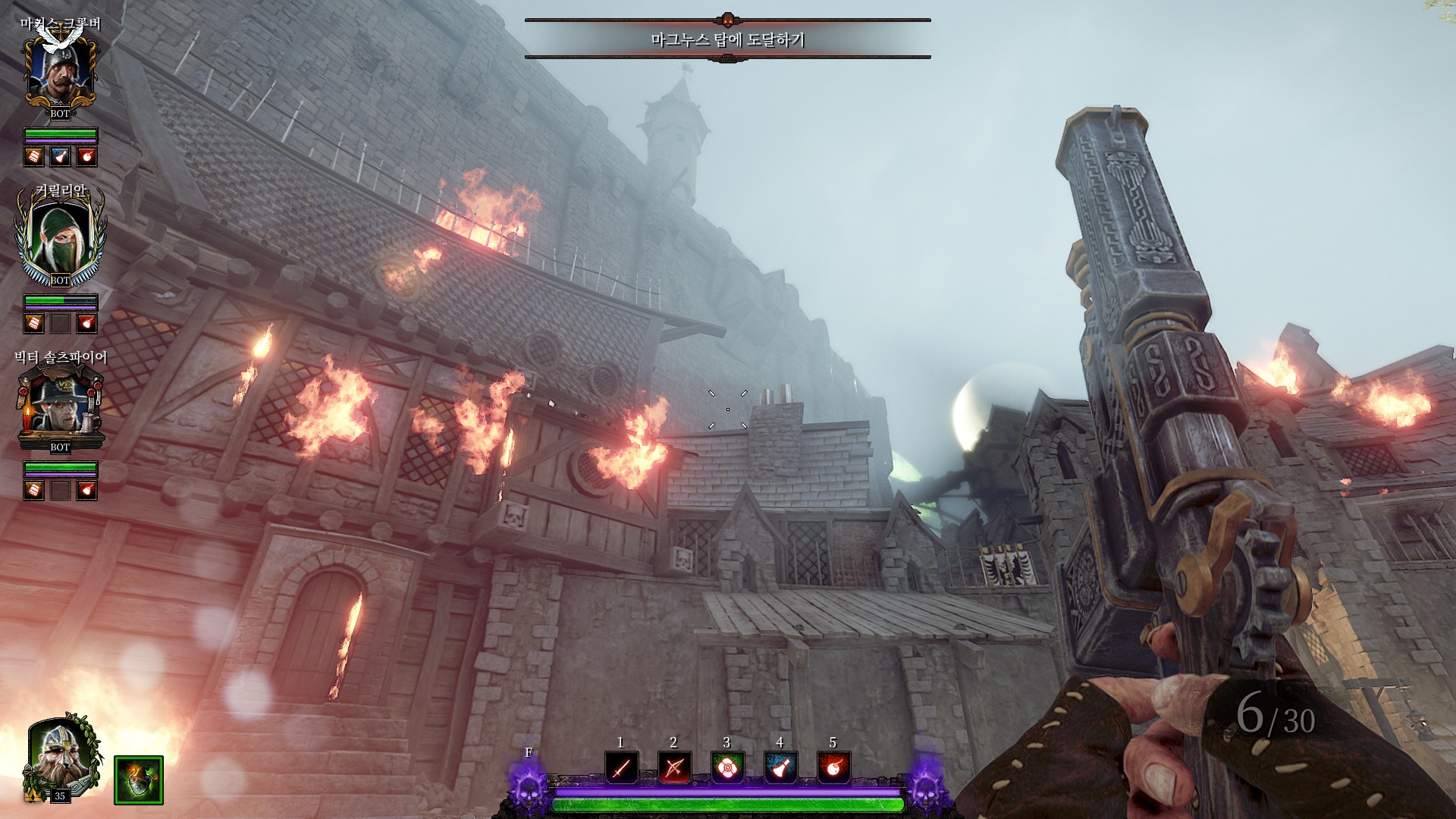Inspect the green shield buff icon
Viewport: 1456px width, 819px height.
tap(139, 780)
